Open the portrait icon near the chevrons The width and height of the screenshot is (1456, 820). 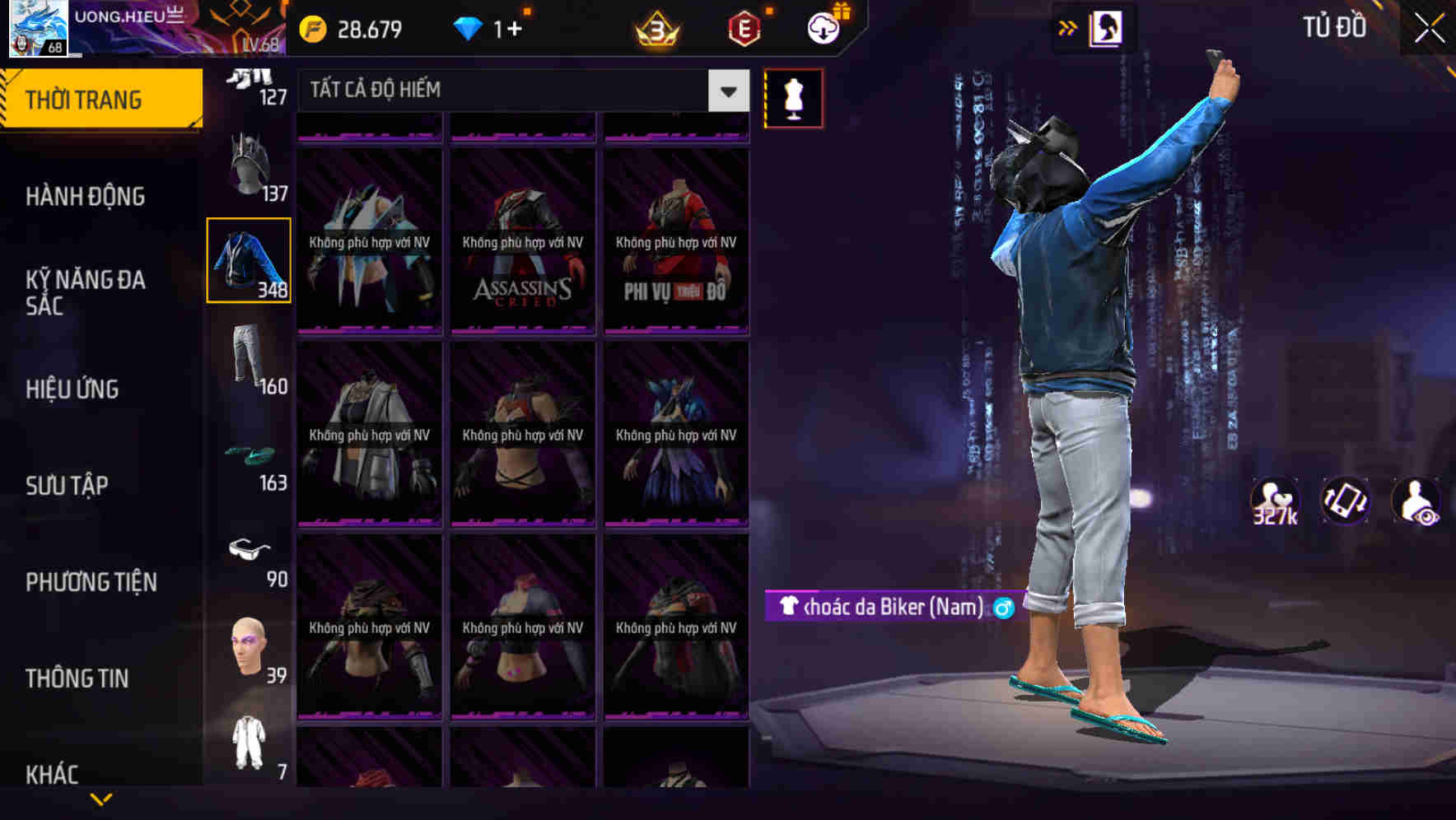tap(1107, 27)
